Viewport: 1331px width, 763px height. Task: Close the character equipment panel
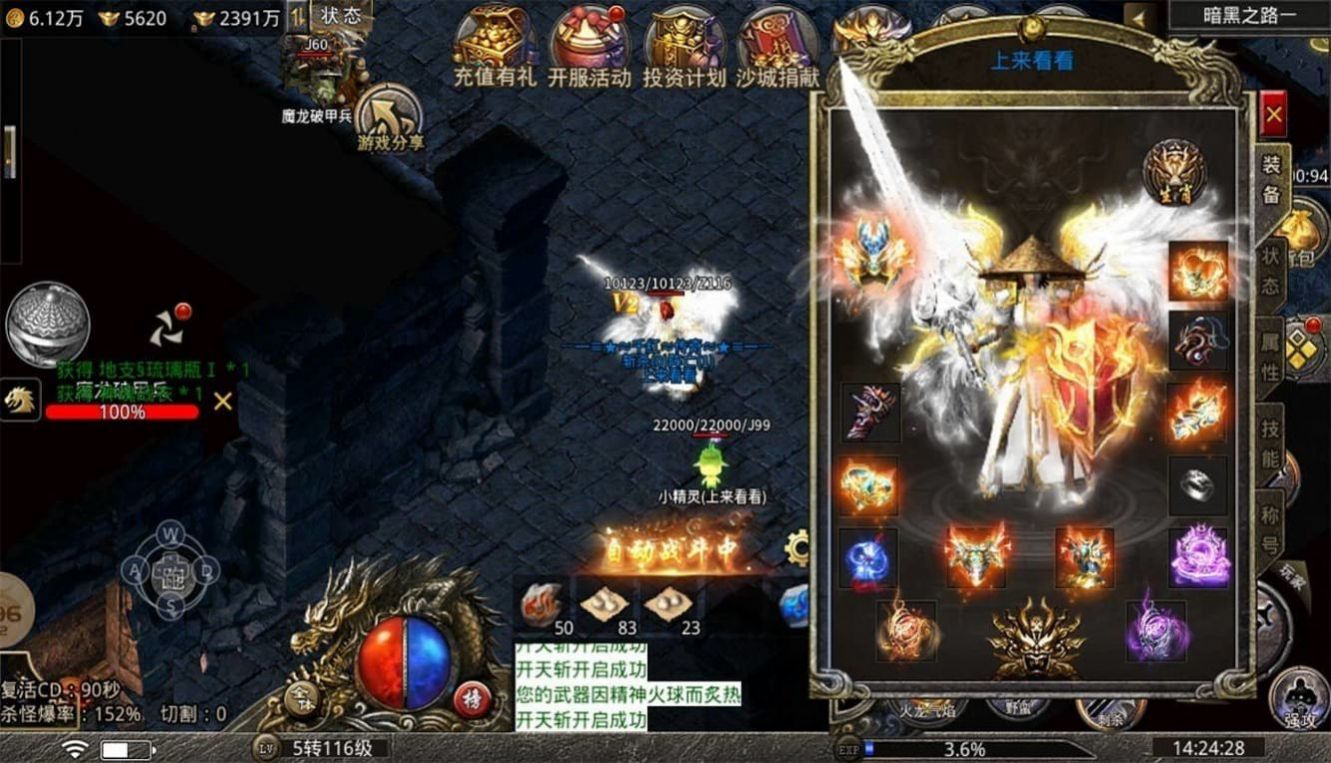point(1273,115)
